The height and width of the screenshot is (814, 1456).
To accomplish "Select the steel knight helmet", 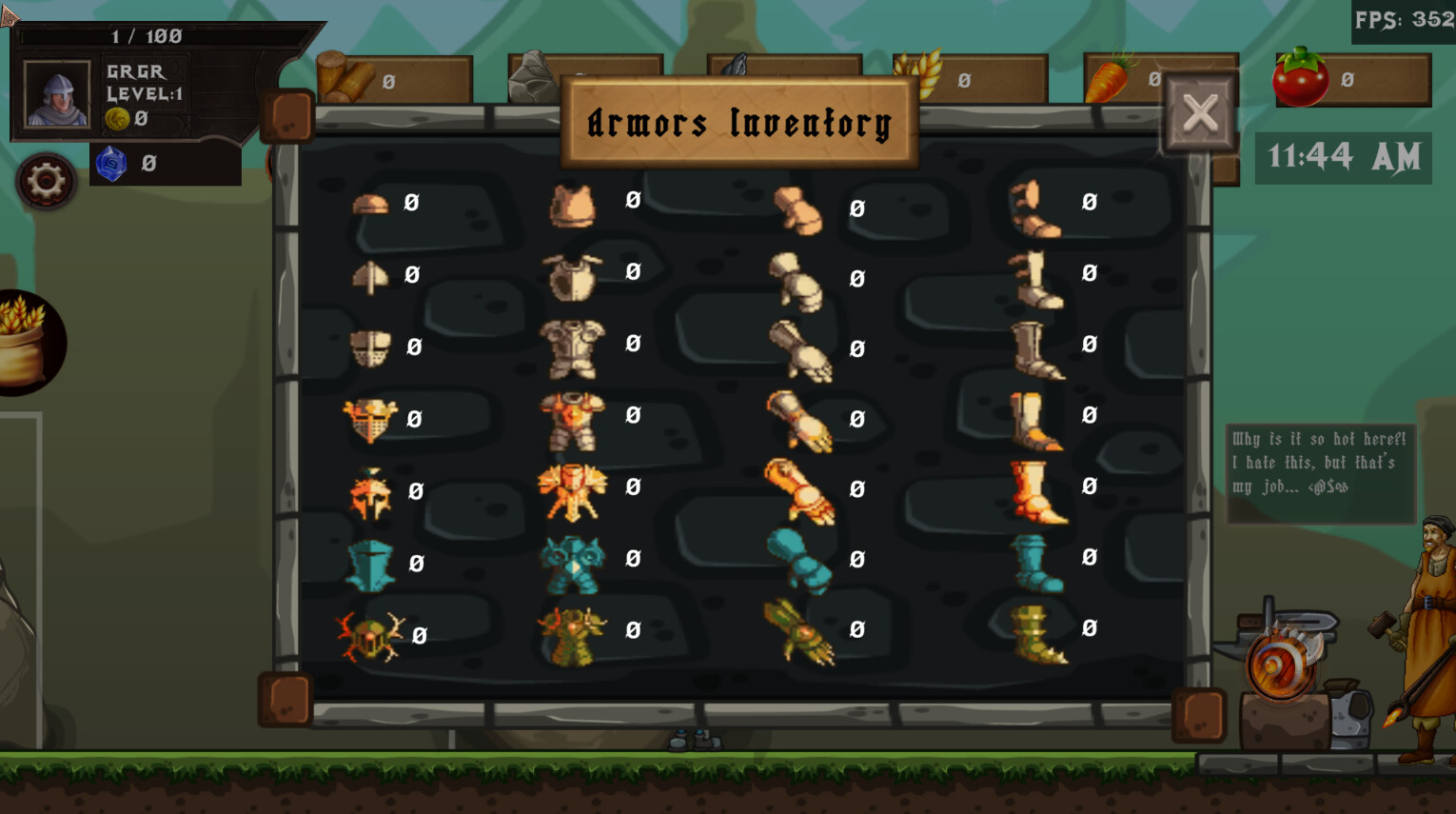I will [x=369, y=347].
